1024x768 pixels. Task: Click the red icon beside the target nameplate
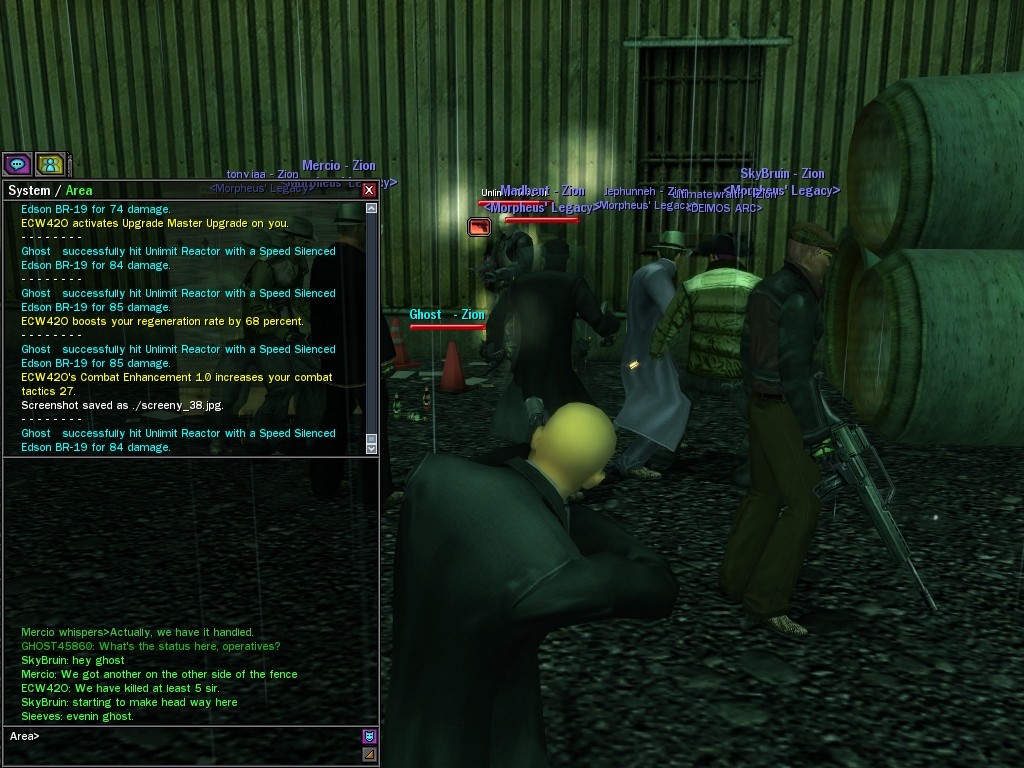(x=479, y=228)
